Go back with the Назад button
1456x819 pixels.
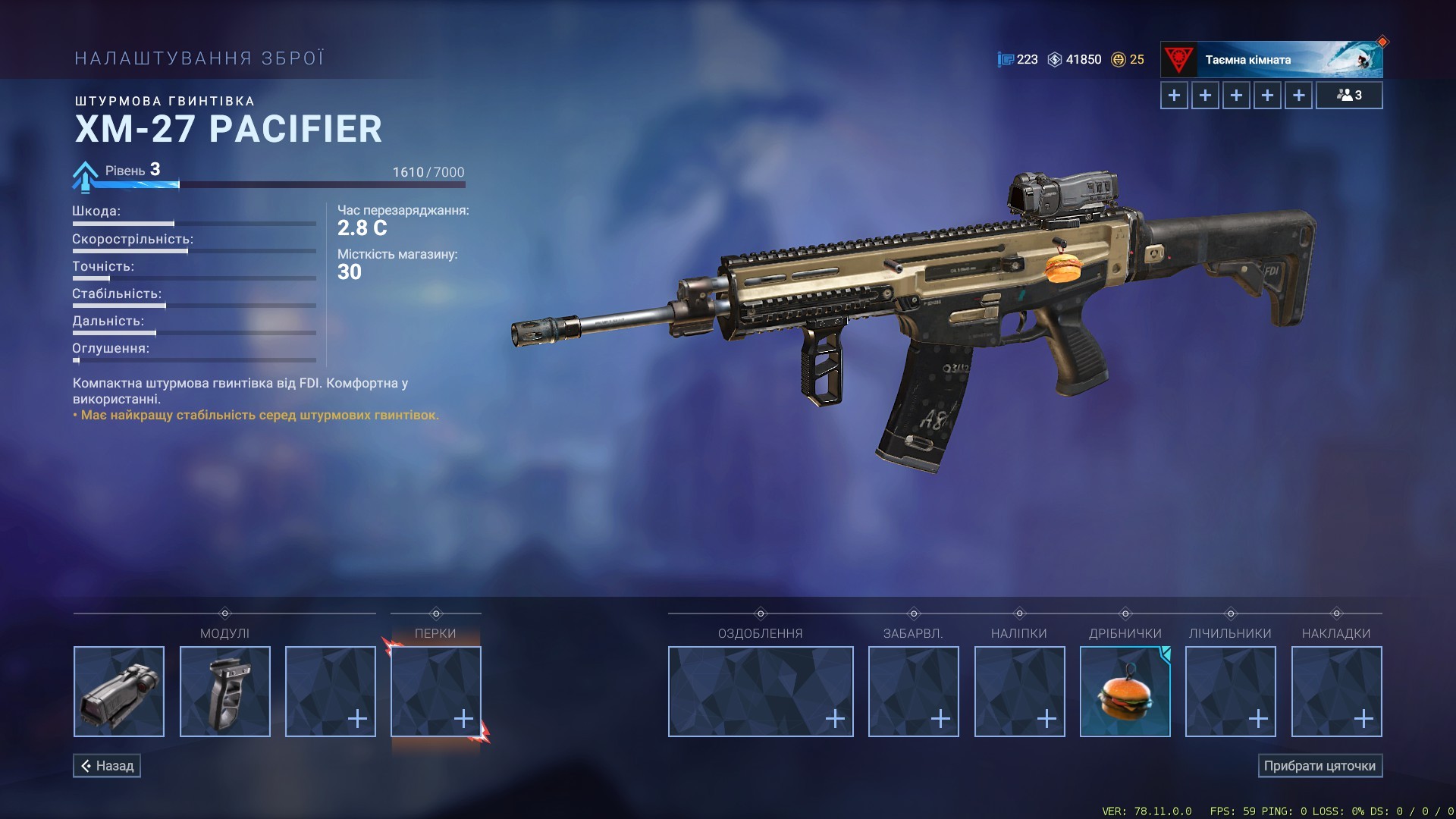107,766
